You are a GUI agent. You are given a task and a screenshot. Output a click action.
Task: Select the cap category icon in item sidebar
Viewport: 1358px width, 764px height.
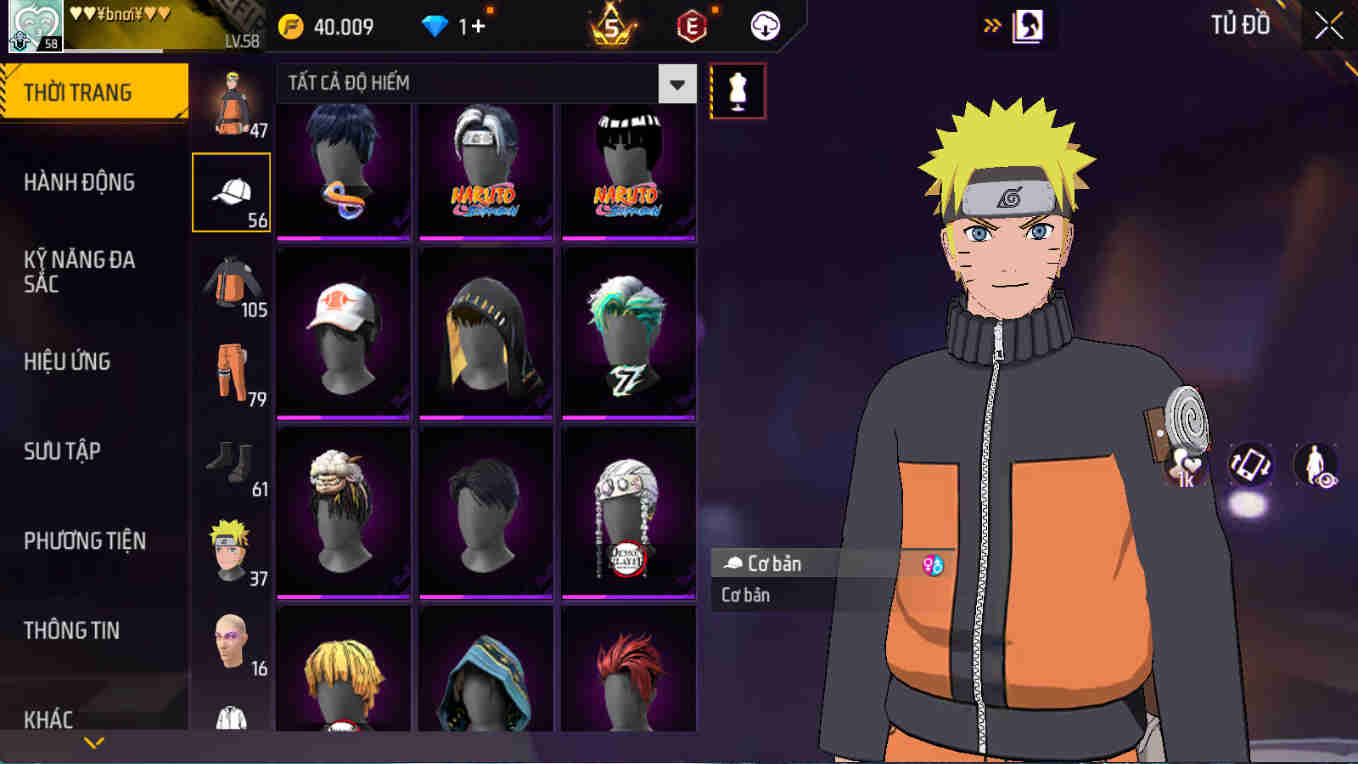pos(232,193)
